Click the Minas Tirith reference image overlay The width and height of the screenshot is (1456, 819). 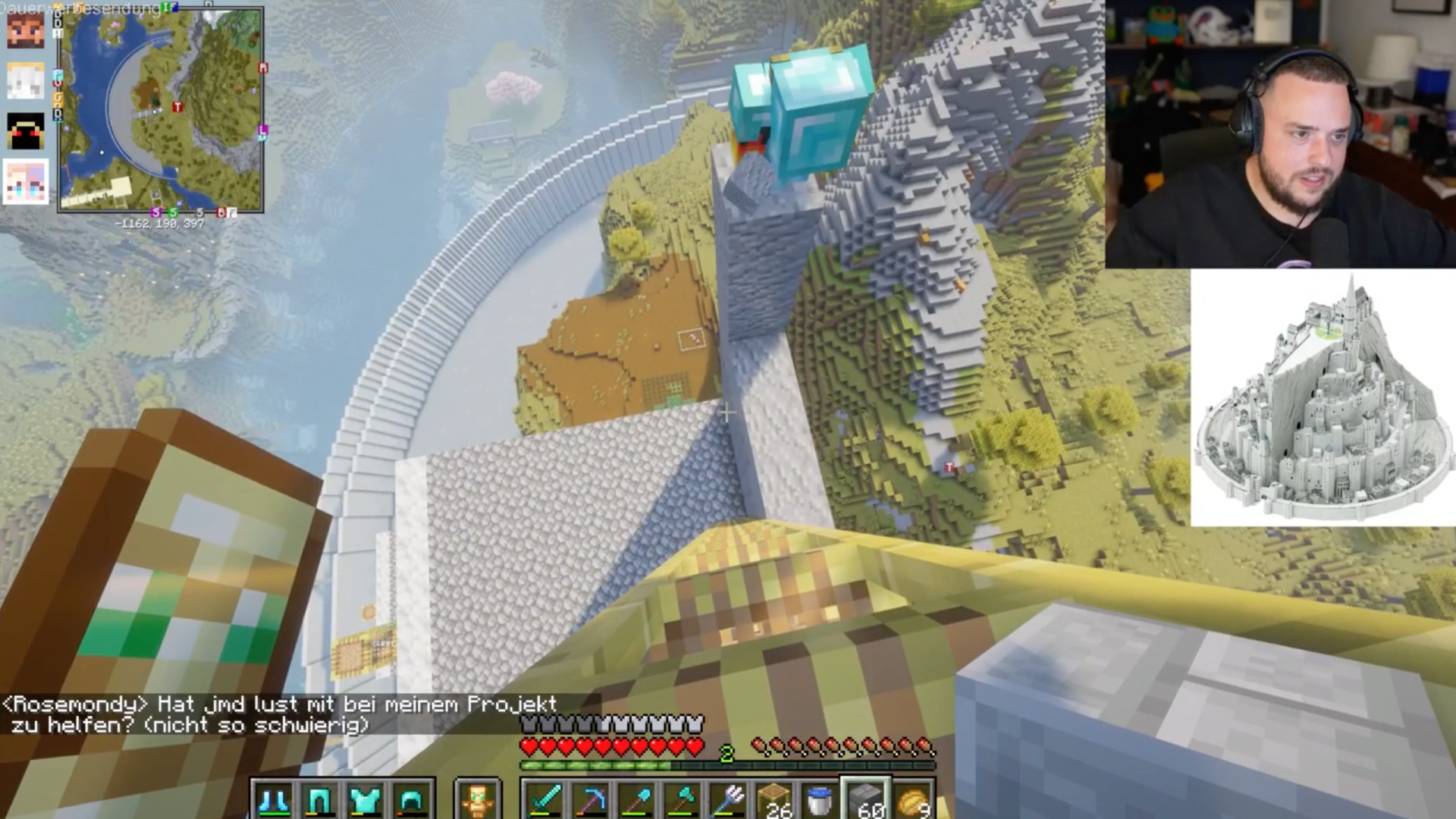(1323, 398)
